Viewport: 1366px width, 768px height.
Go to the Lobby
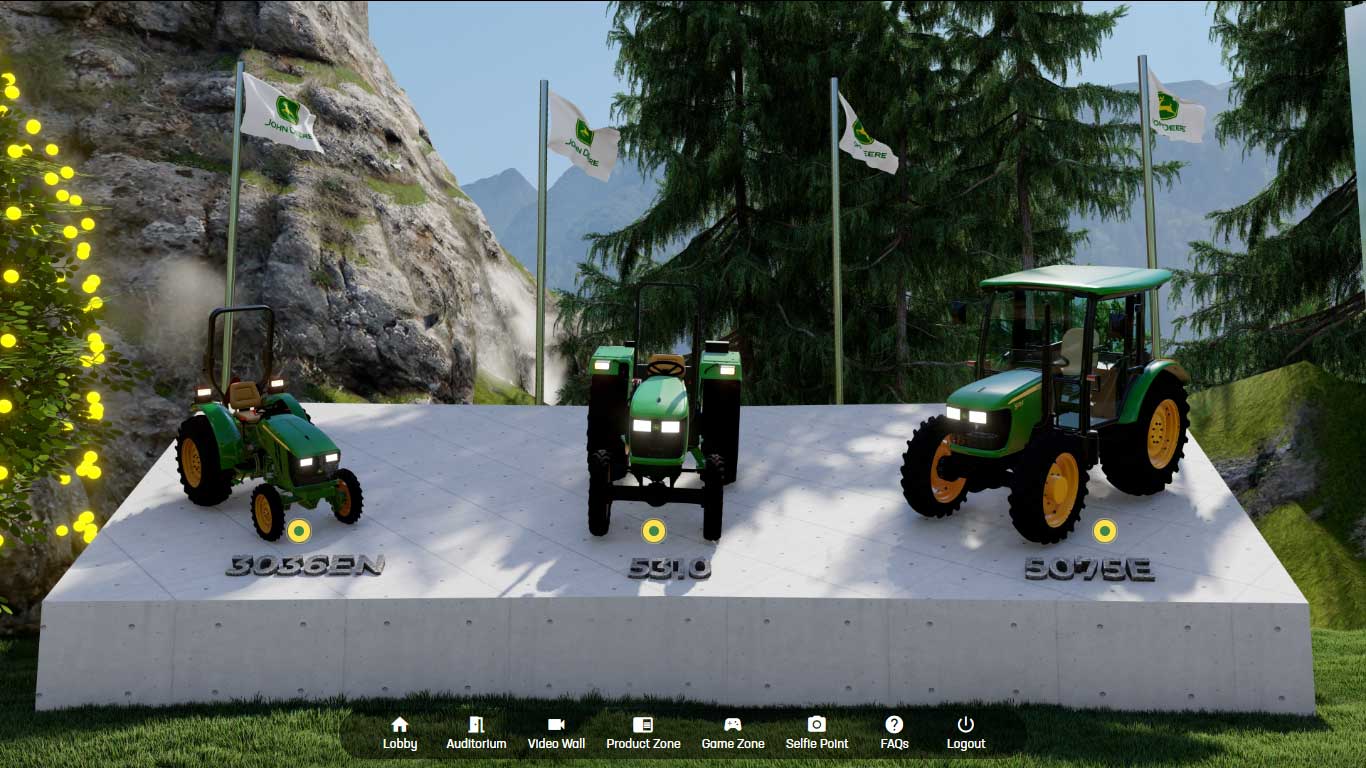[400, 733]
